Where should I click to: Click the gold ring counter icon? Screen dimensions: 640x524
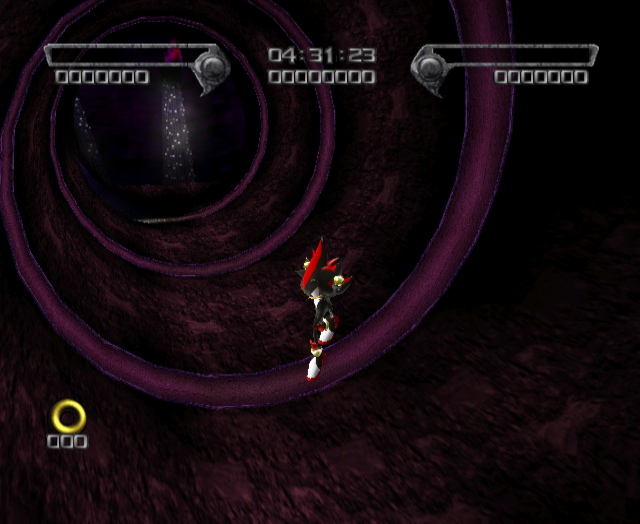point(69,415)
